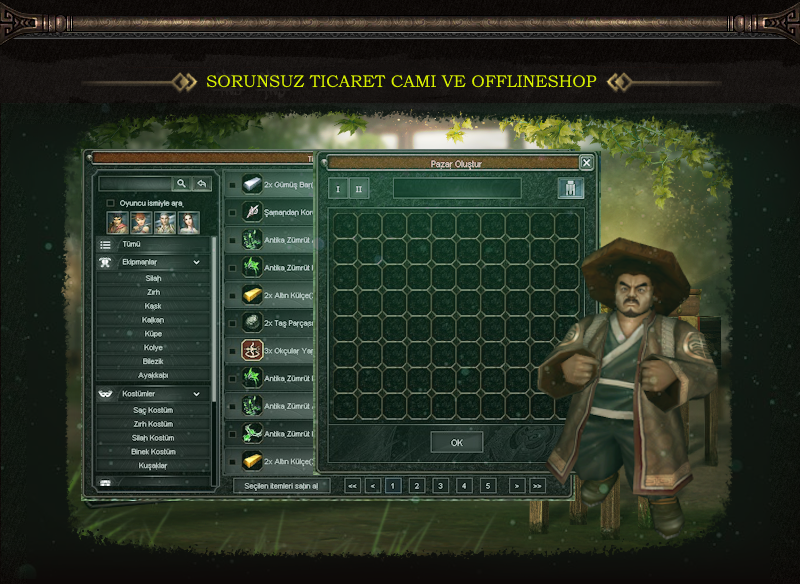
Task: Confirm with the OK button
Action: [x=457, y=442]
